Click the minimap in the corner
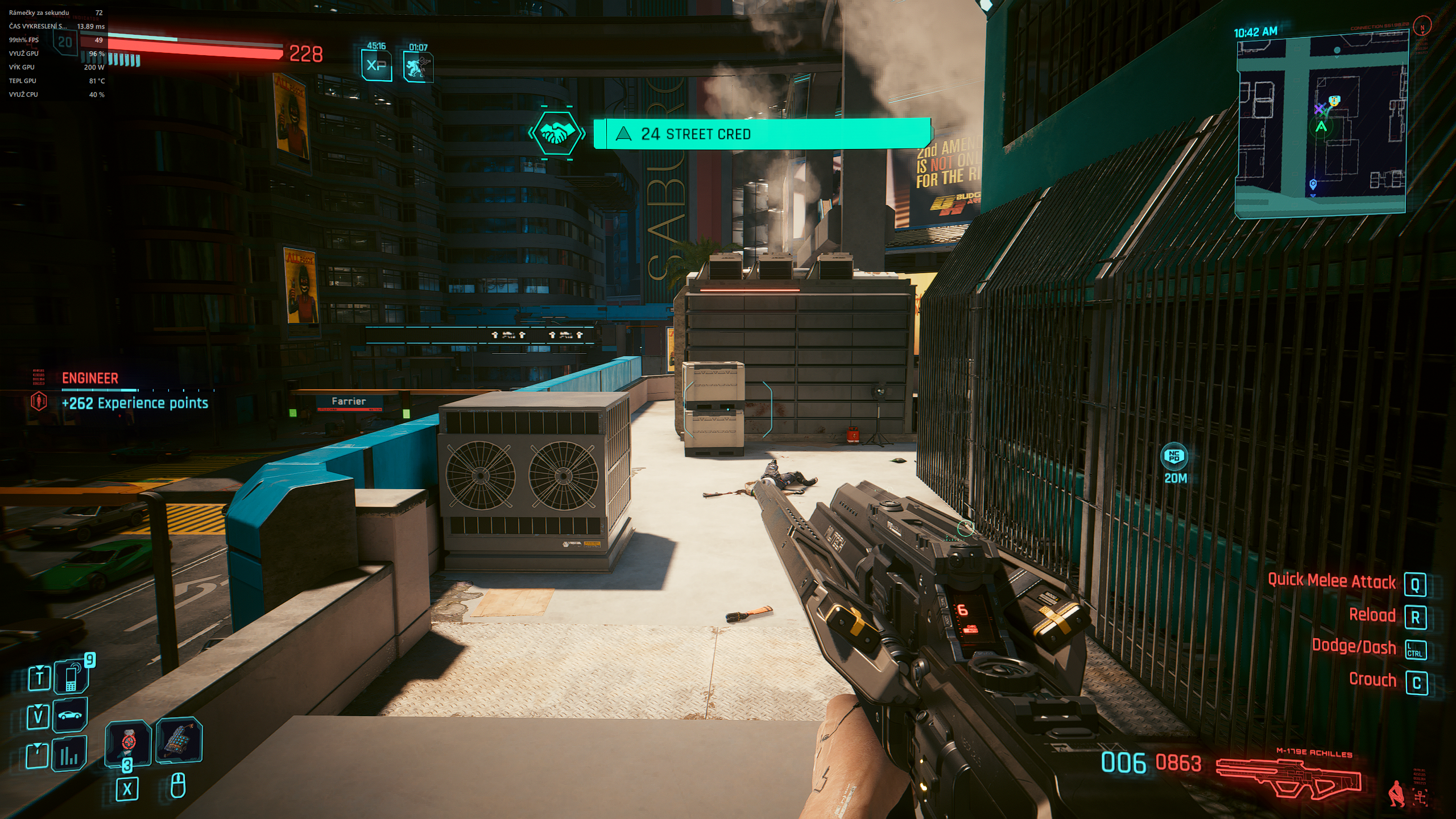 point(1321,125)
